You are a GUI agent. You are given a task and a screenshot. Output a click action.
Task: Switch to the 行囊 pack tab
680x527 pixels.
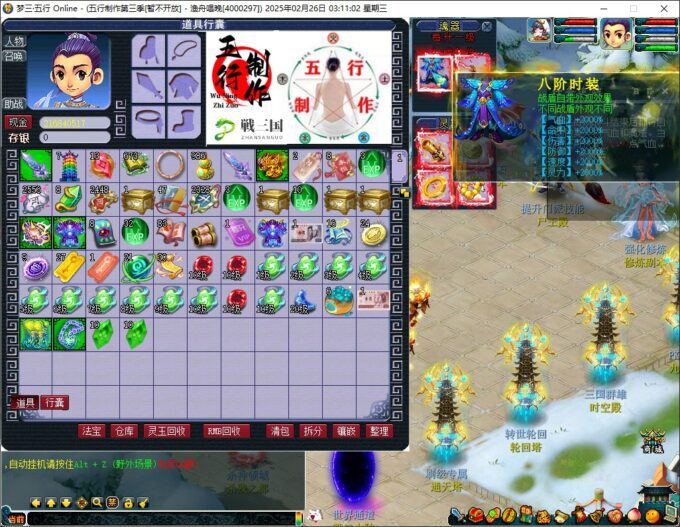click(x=54, y=402)
